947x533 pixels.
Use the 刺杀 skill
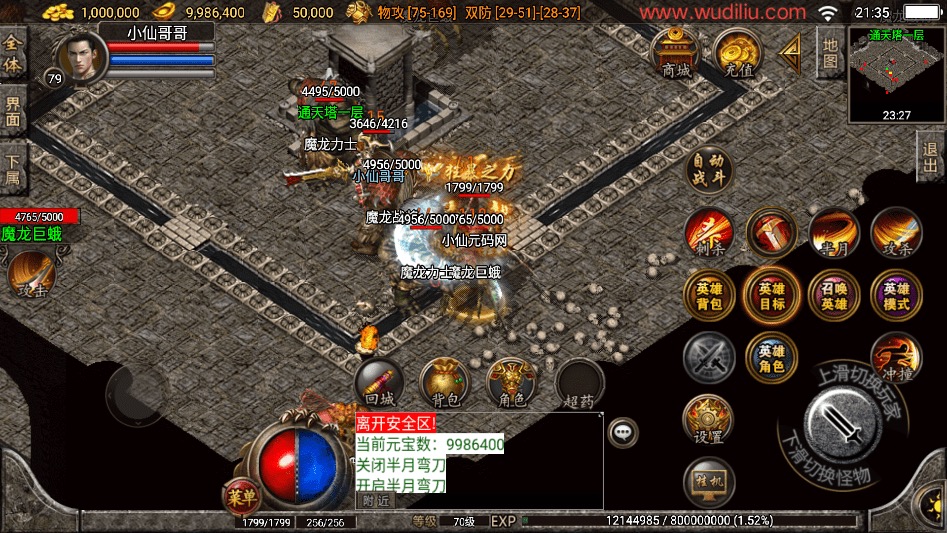click(709, 233)
